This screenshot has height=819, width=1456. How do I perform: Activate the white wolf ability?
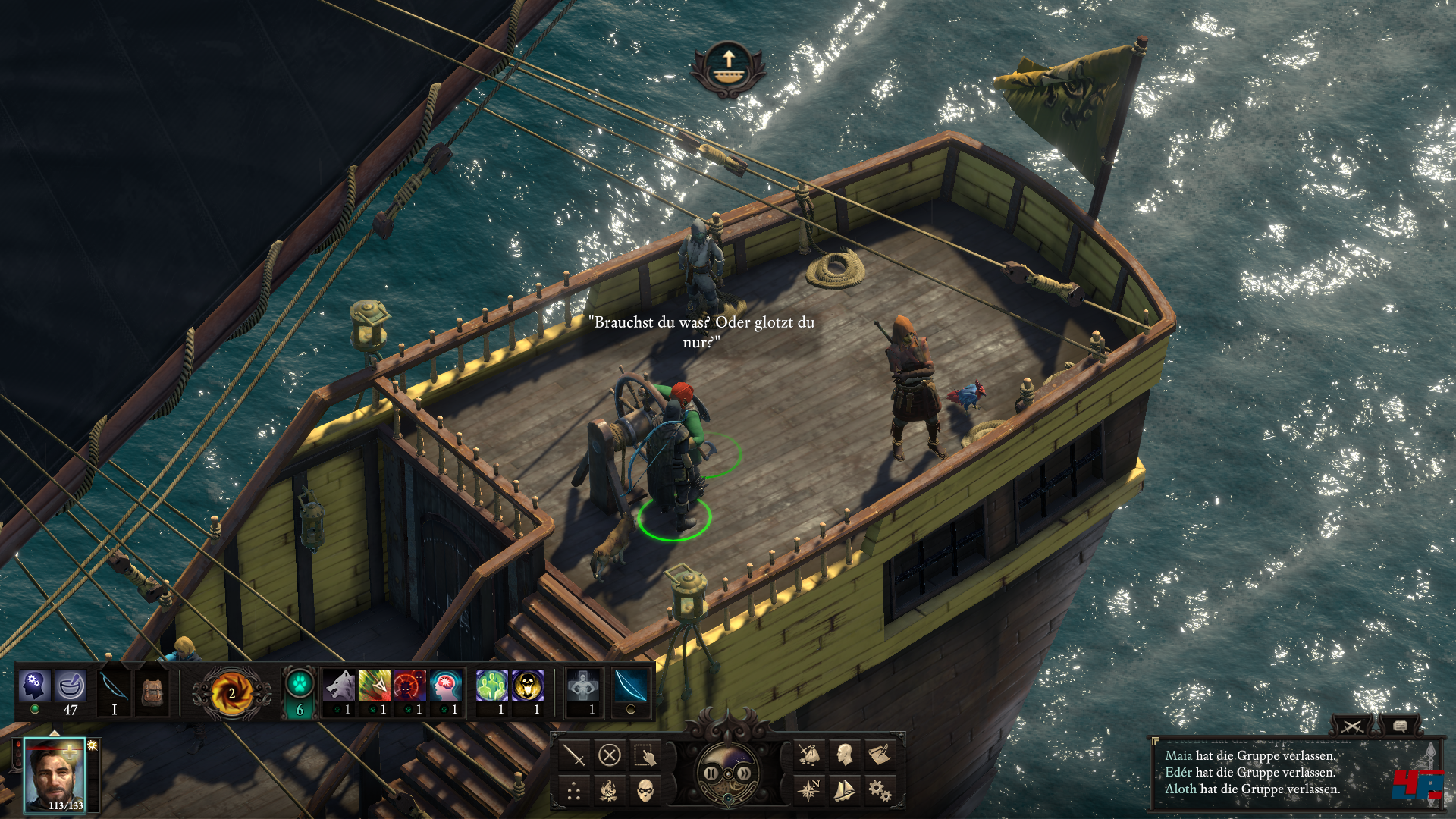coord(339,687)
